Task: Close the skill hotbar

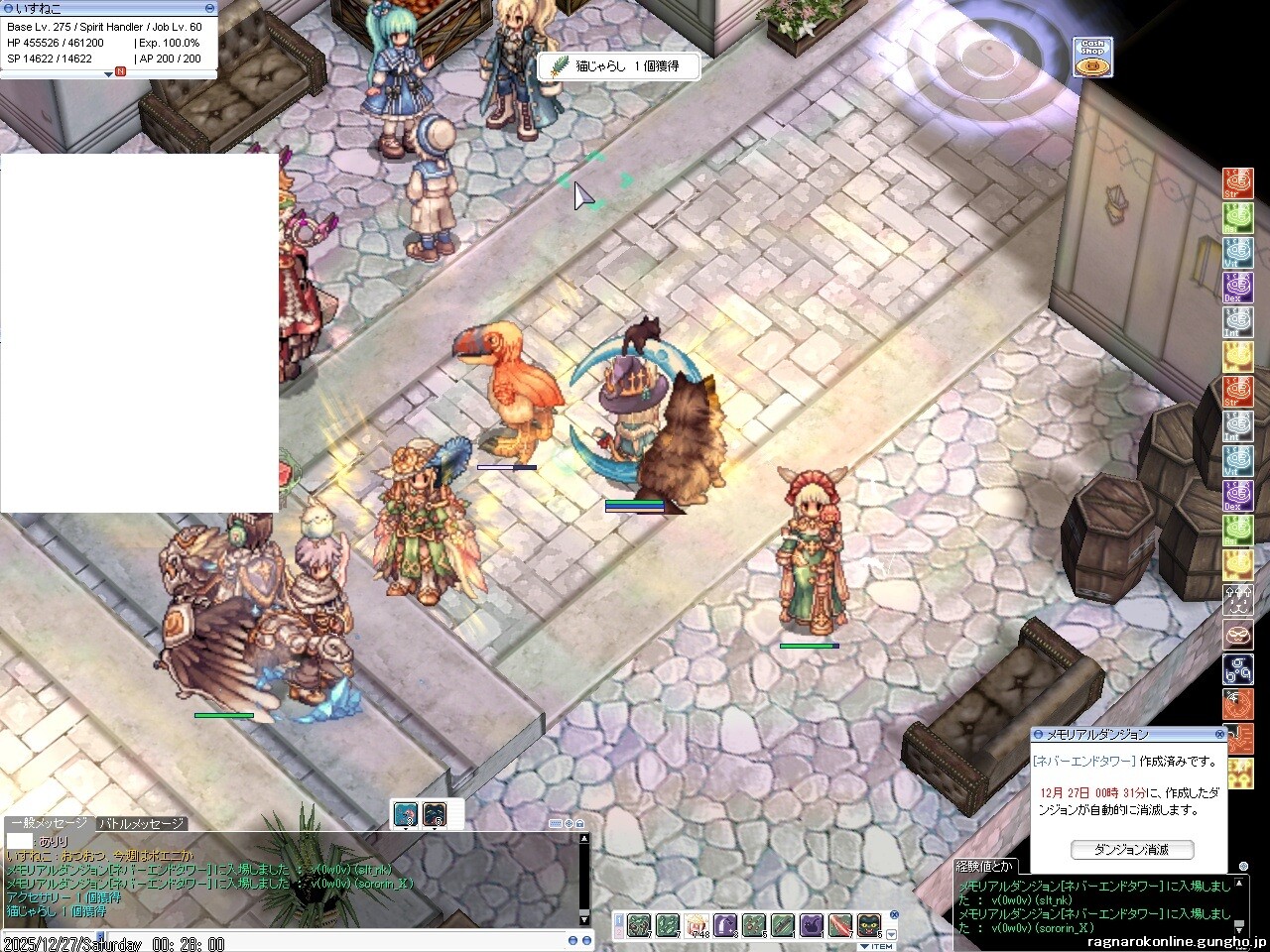Action: click(x=893, y=915)
